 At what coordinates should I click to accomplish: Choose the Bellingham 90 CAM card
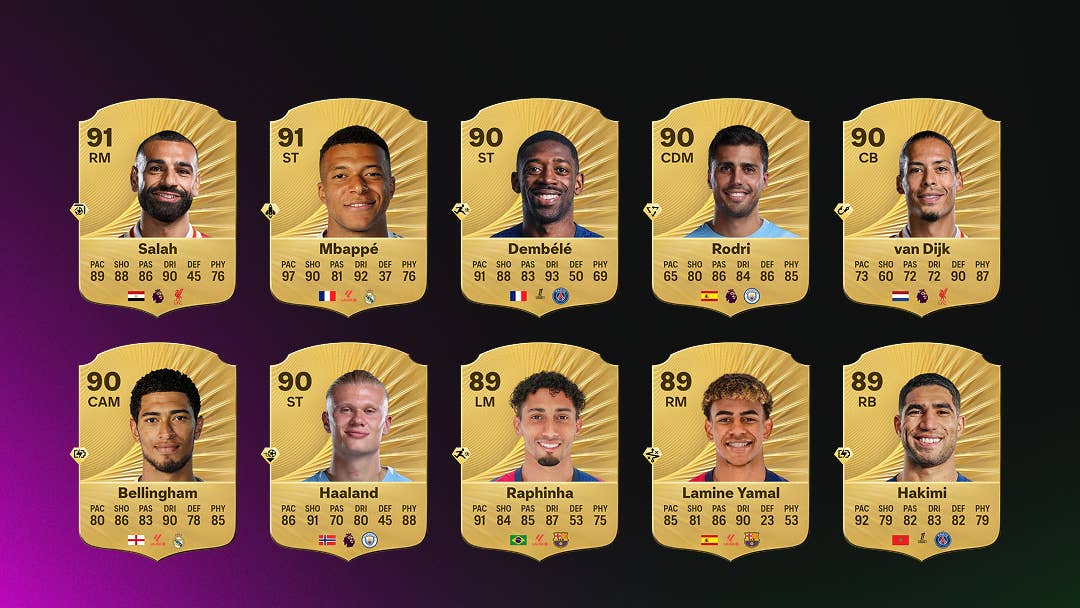pyautogui.click(x=157, y=450)
